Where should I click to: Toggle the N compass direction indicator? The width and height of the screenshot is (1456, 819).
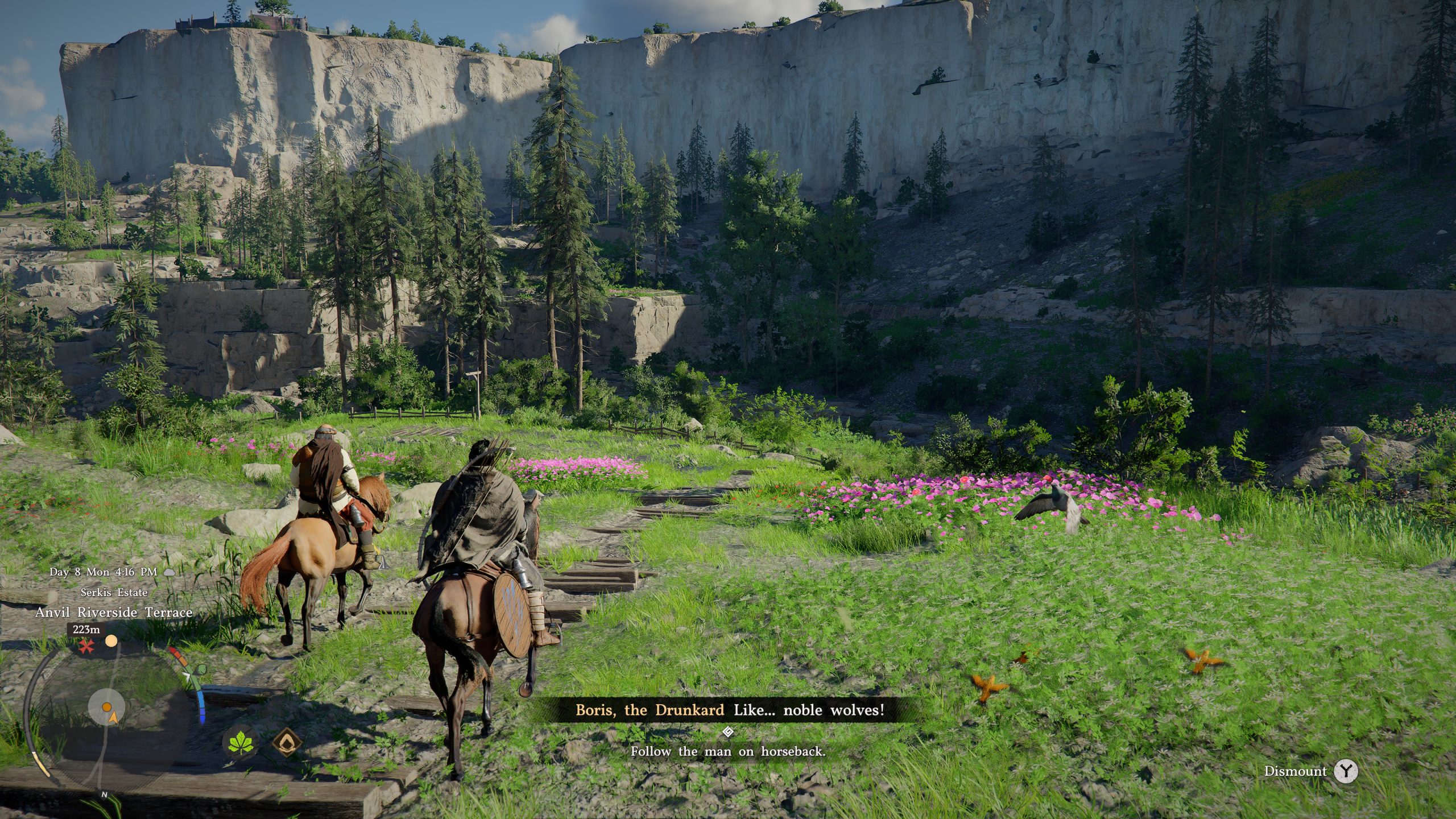[x=105, y=796]
